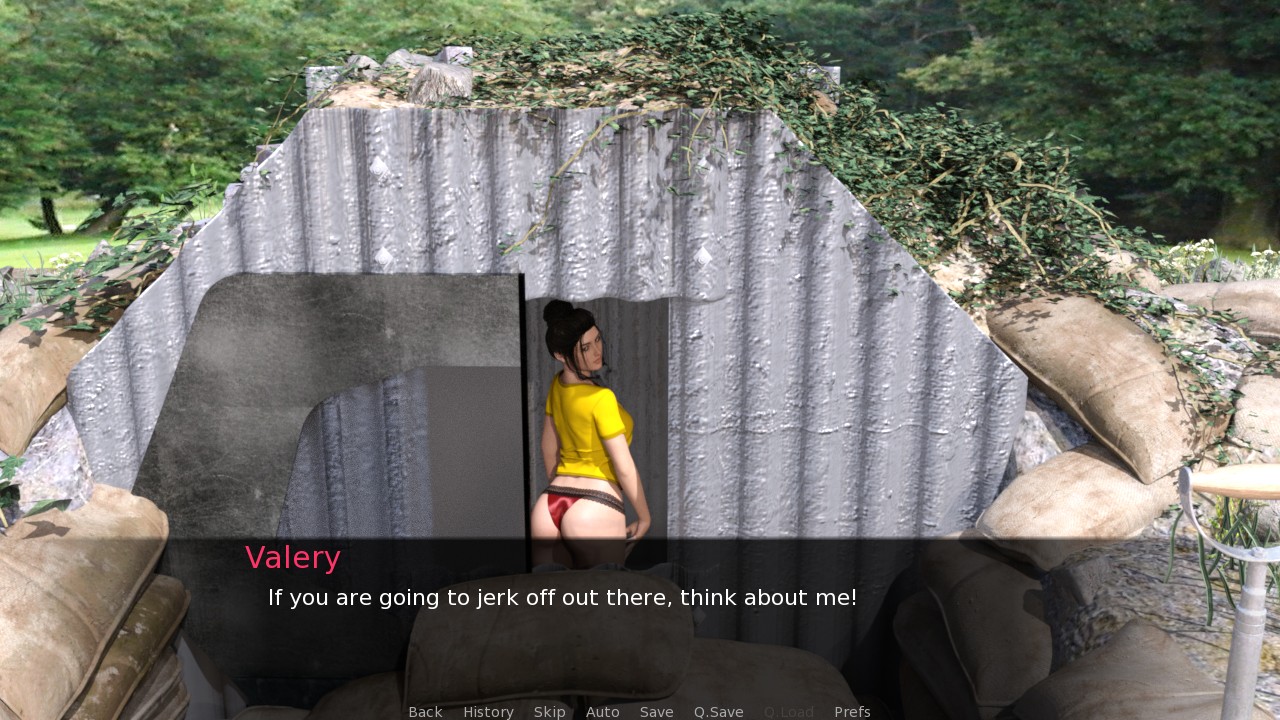Activate Skip mode
Image resolution: width=1280 pixels, height=720 pixels.
point(549,712)
